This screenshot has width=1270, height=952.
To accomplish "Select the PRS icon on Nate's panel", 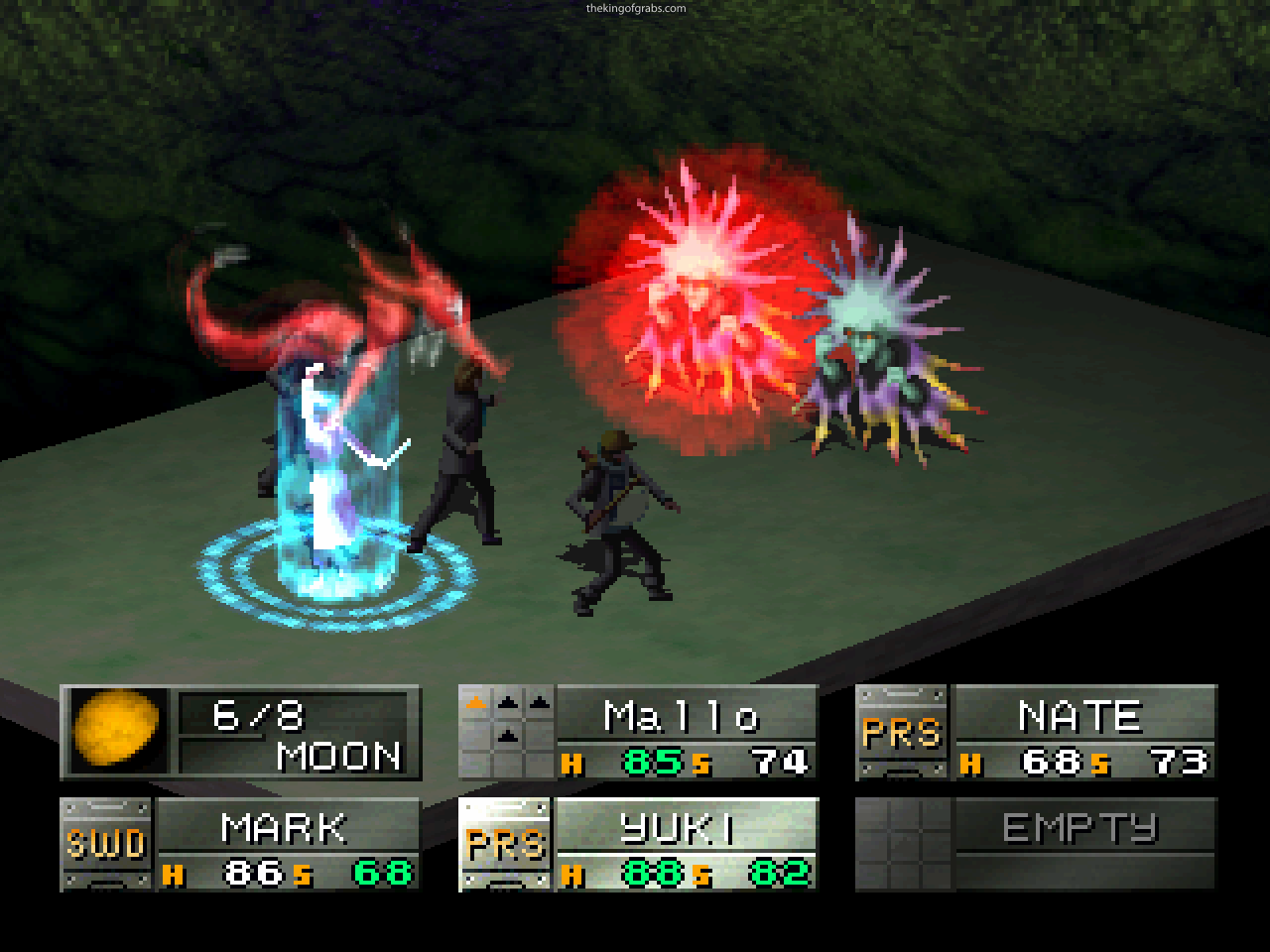I will 905,734.
